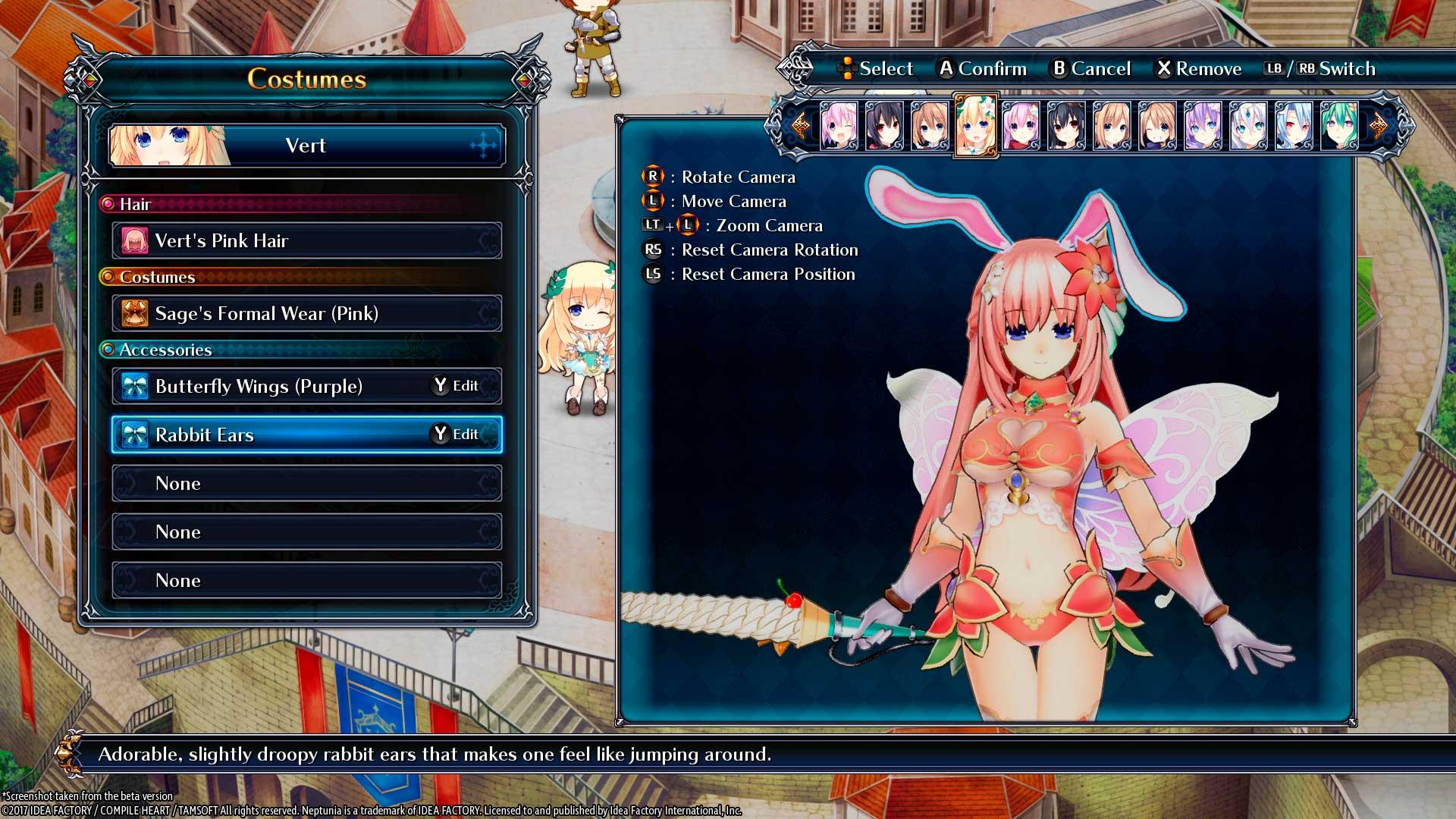Choose the purple-haired character portrait
The image size is (1456, 819).
1203,125
